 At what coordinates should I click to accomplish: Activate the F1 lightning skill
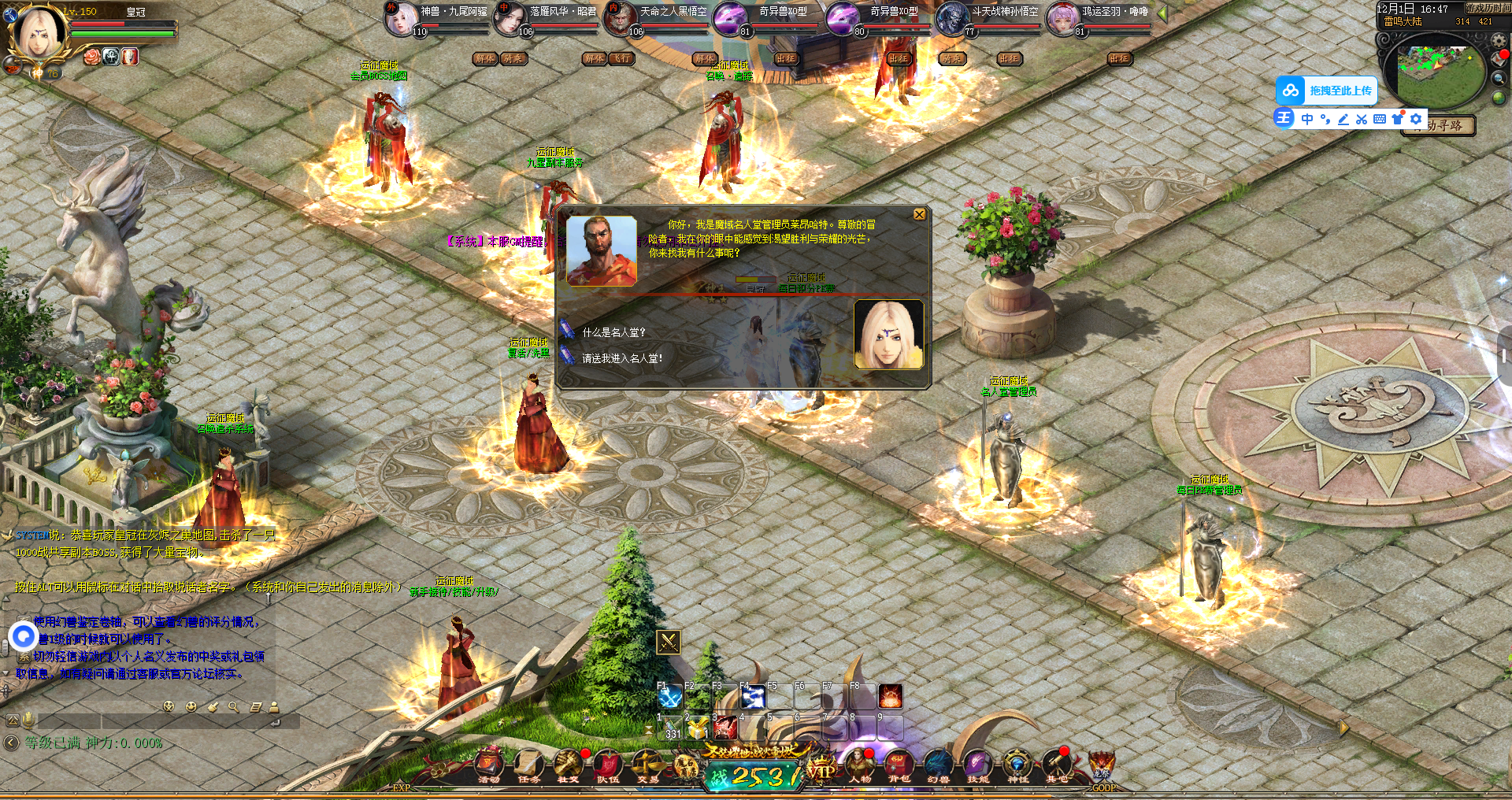671,697
